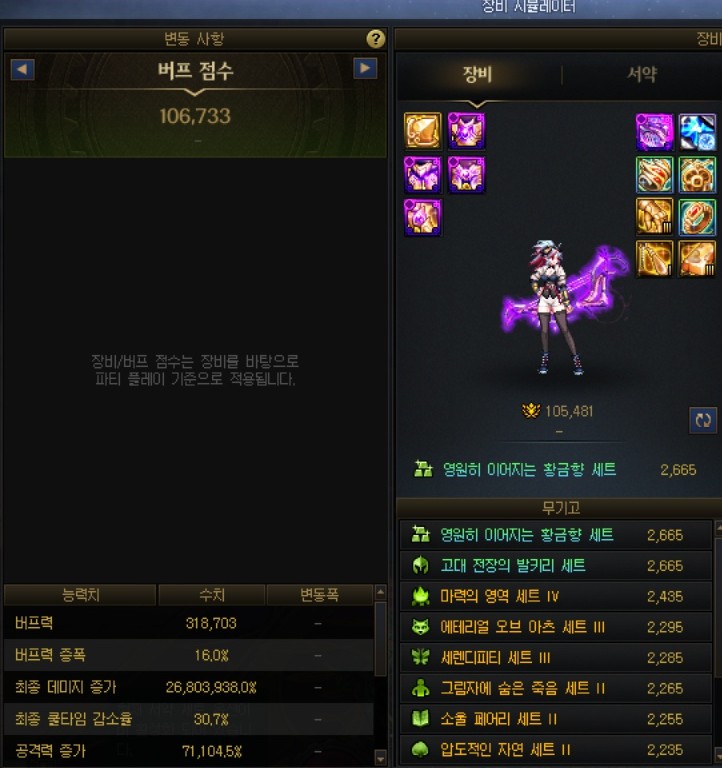The width and height of the screenshot is (722, 768).
Task: Select 고대 전장의 발키리 세트 row
Action: [555, 566]
